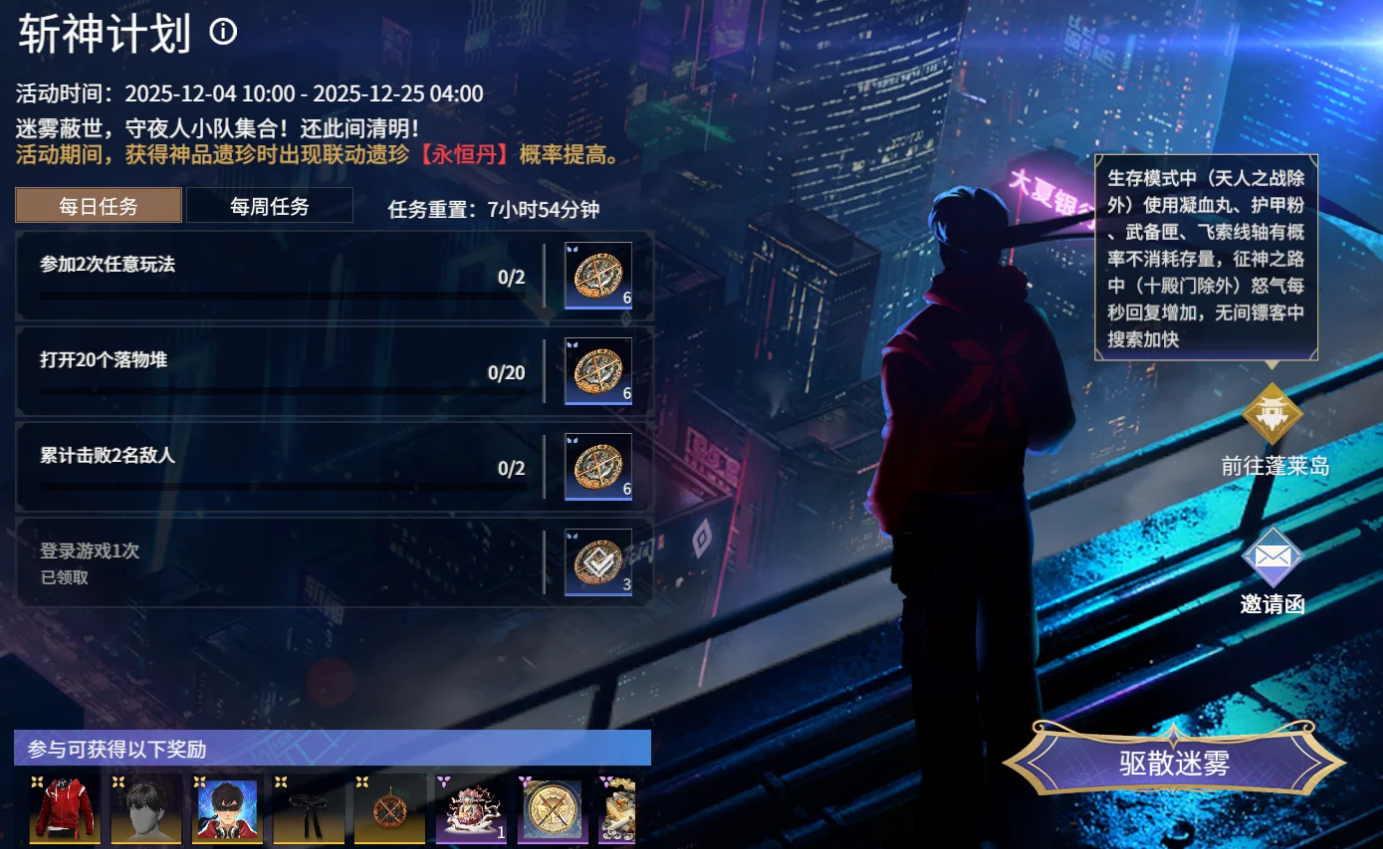Click the medallion amulet reward icon
This screenshot has height=849, width=1383.
[389, 808]
